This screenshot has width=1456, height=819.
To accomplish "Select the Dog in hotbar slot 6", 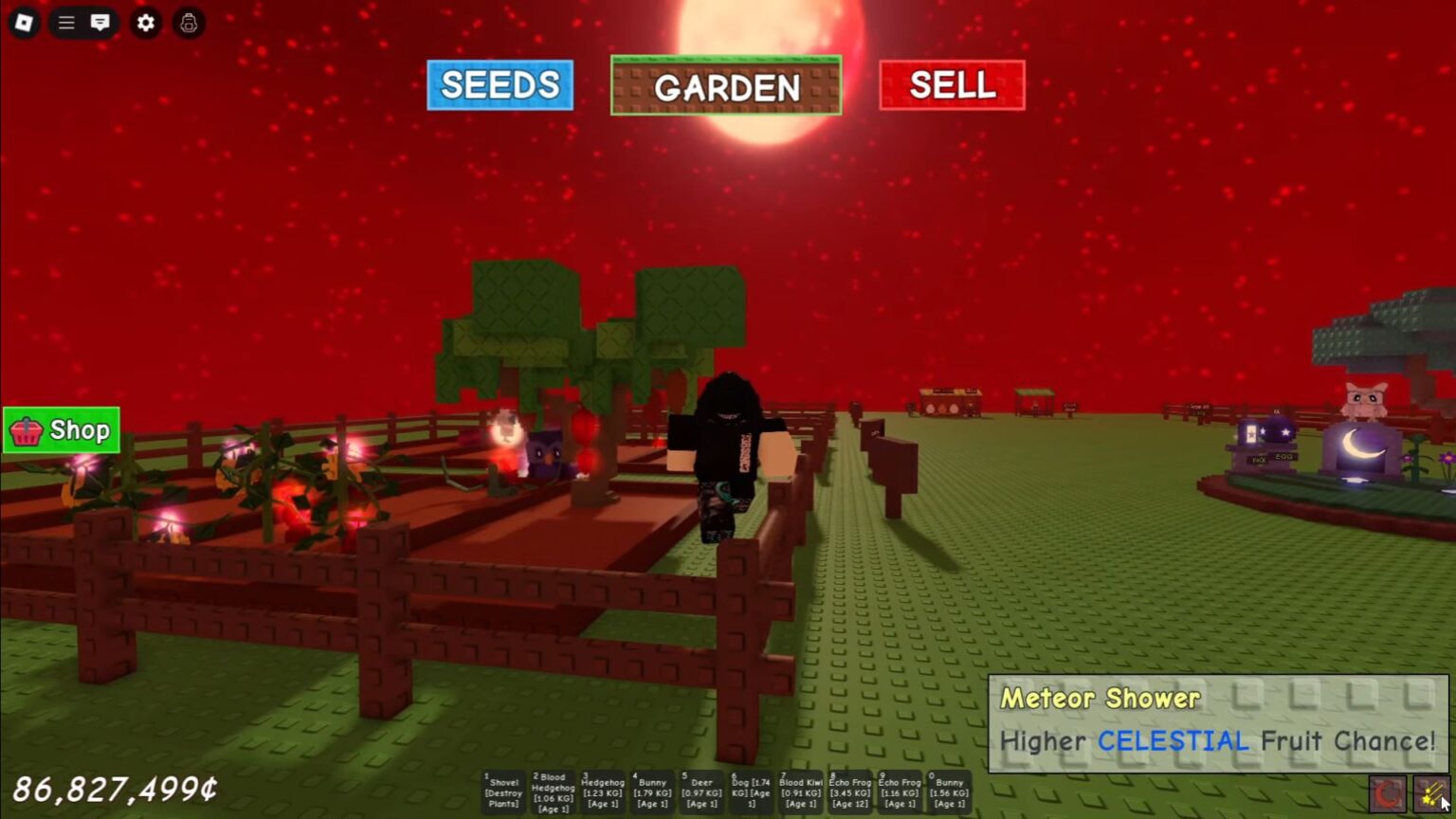I will 751,792.
